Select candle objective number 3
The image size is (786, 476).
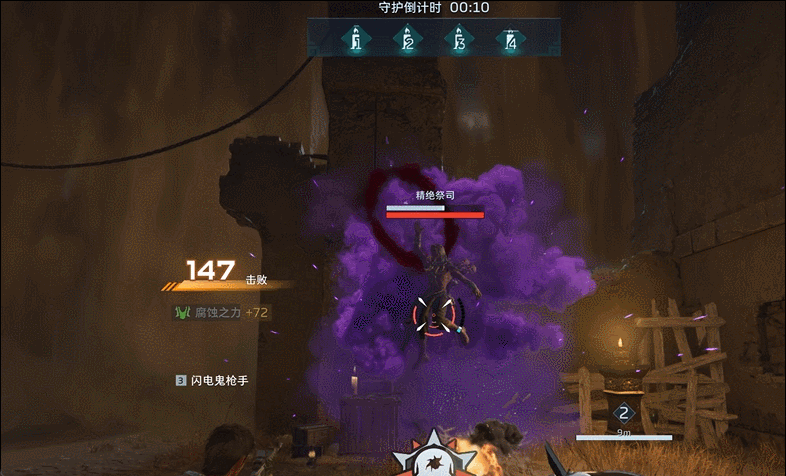459,41
